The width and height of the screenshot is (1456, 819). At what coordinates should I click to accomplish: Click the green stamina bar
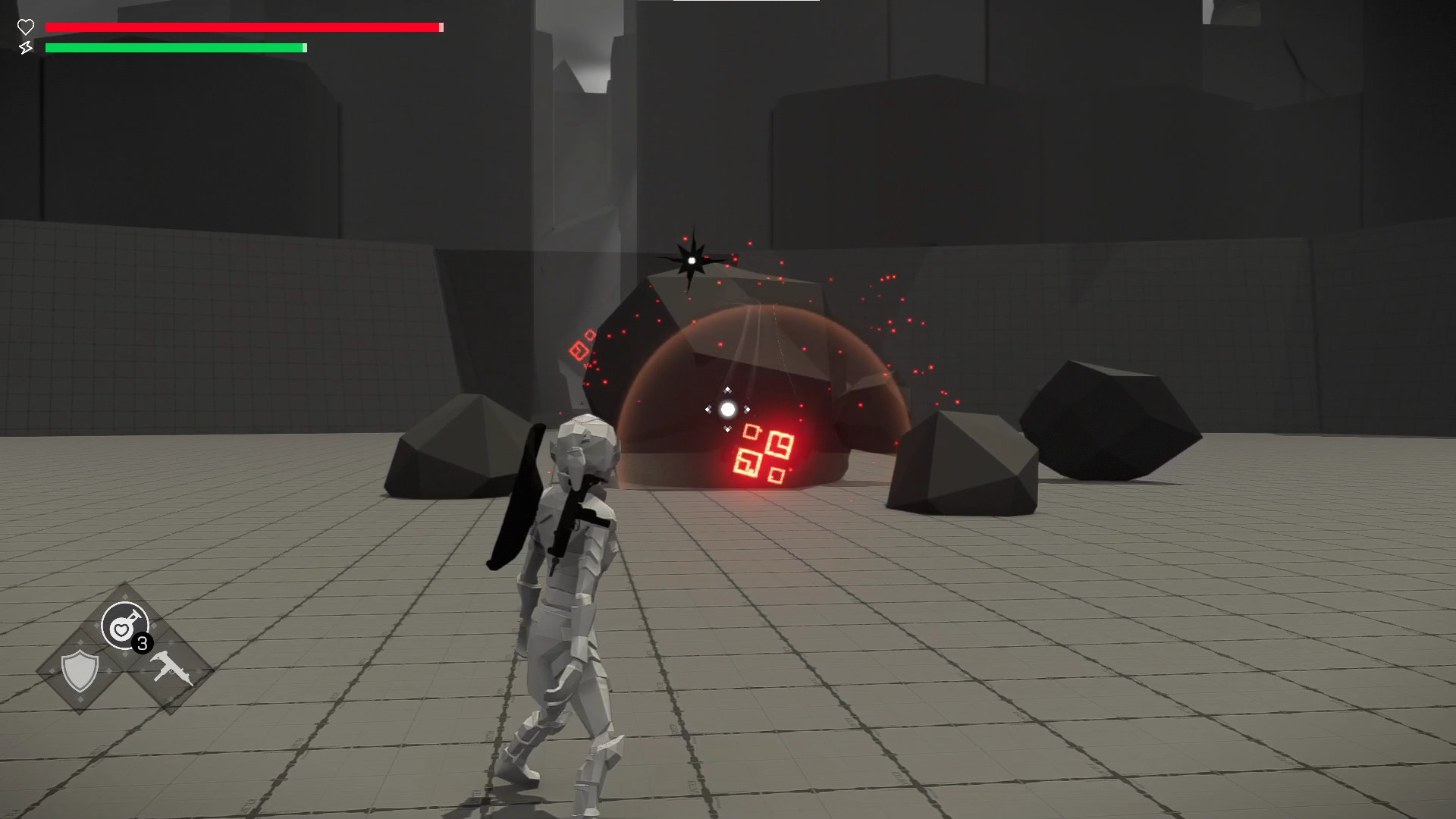(x=174, y=47)
